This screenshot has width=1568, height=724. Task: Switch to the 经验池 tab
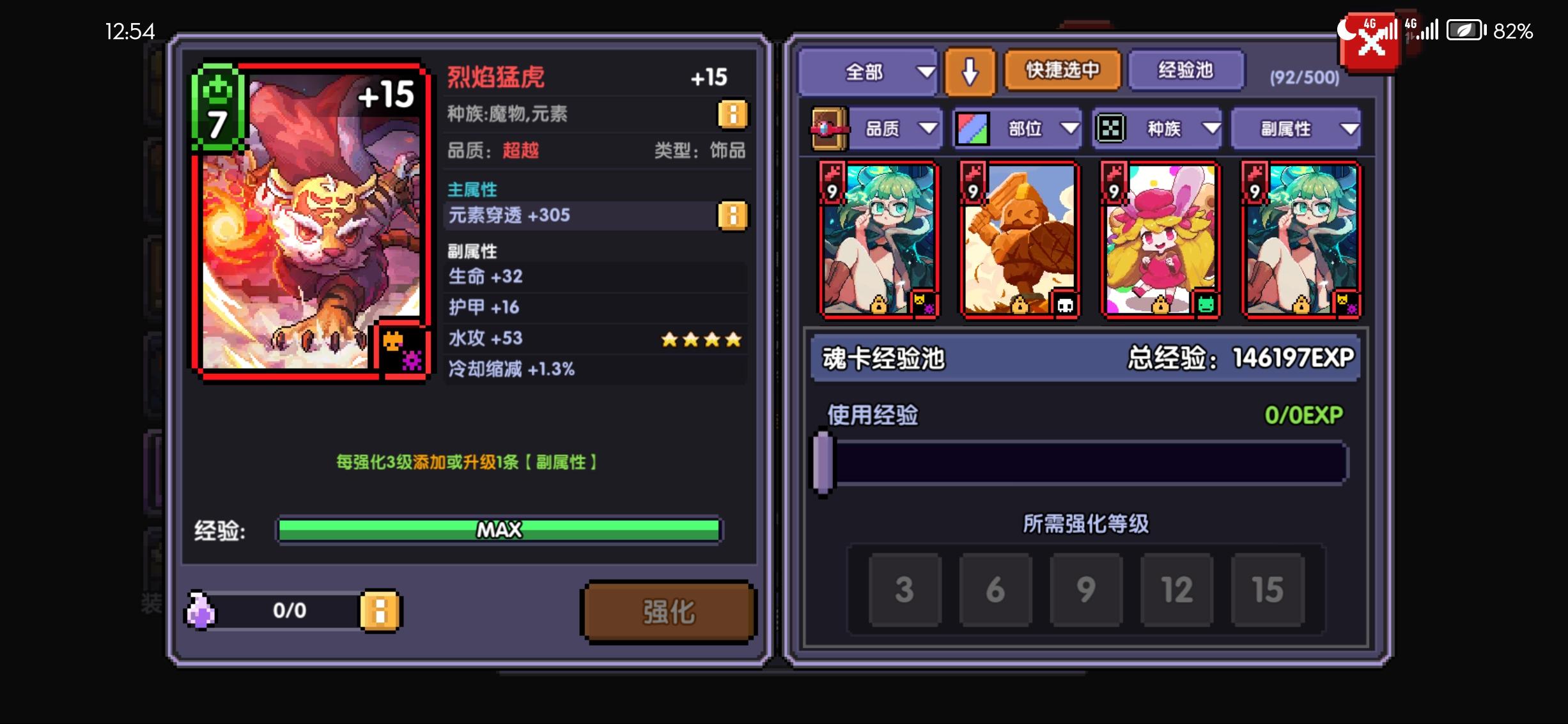(1186, 72)
